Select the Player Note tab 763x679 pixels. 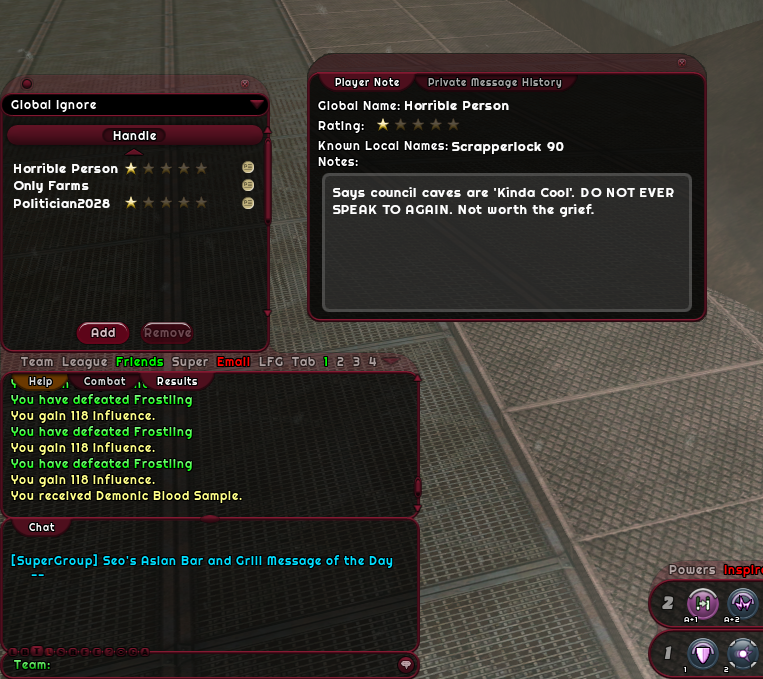tap(367, 83)
